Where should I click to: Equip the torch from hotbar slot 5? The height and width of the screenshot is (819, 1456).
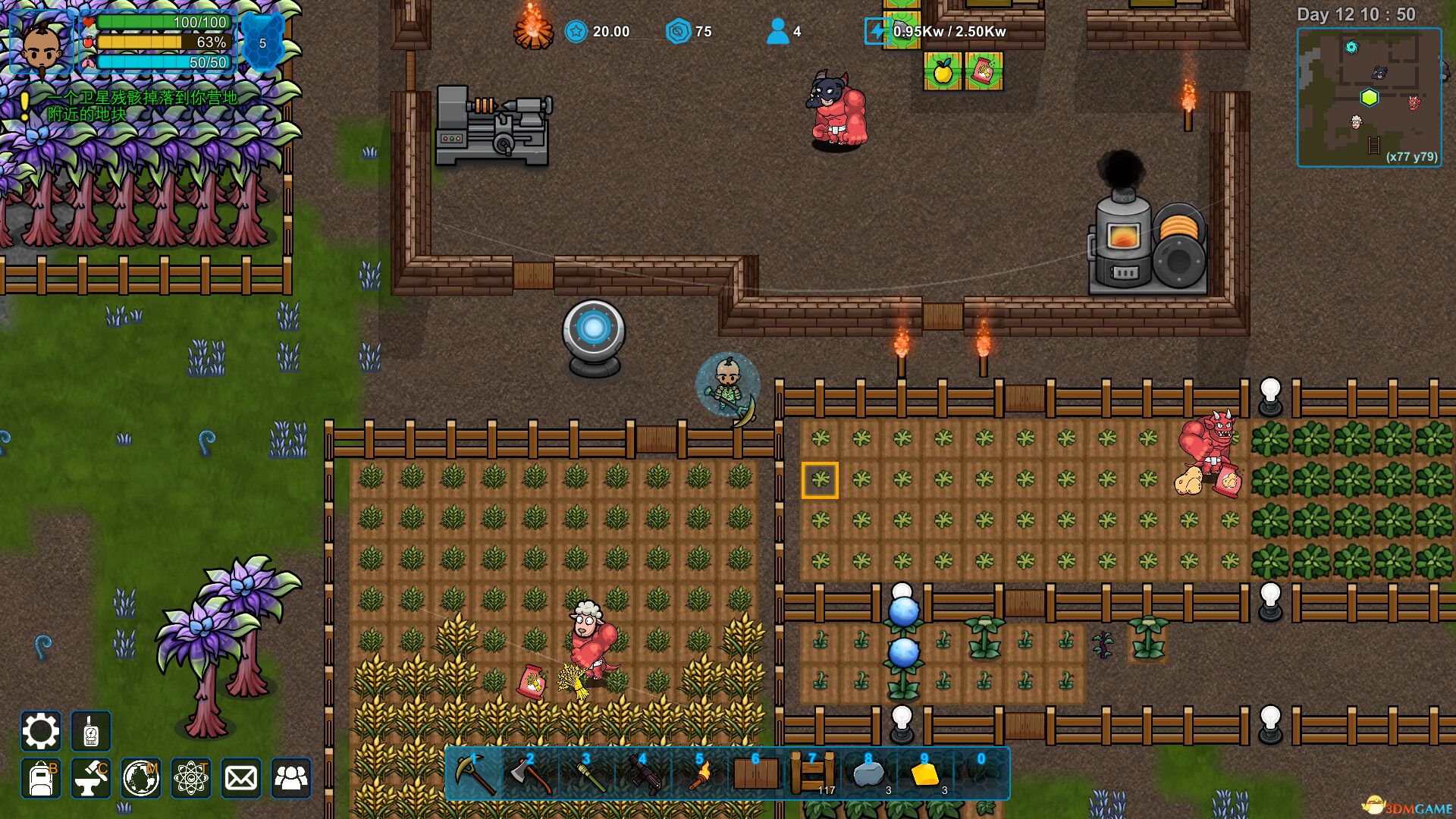point(699,775)
